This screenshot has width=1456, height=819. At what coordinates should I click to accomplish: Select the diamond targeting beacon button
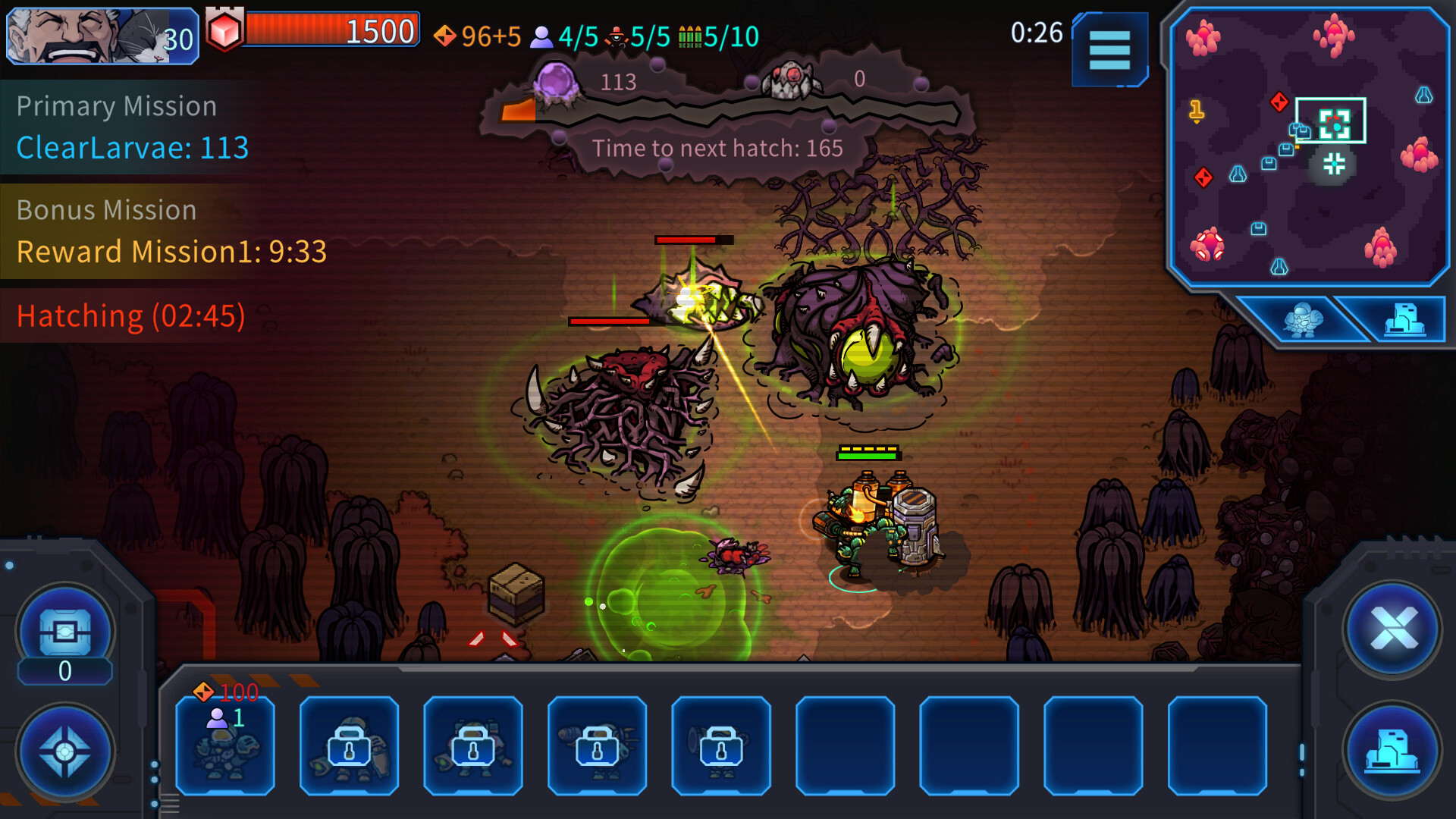click(x=64, y=751)
